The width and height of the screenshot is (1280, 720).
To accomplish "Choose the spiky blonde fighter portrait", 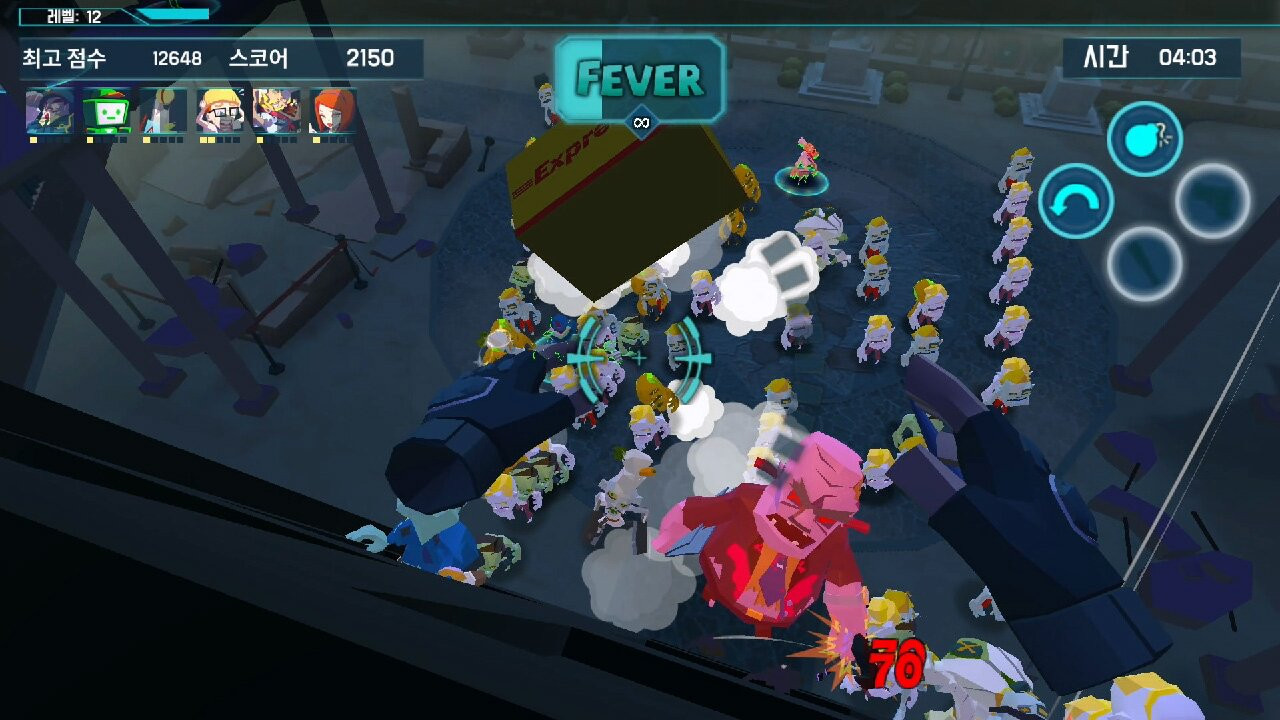I will tap(276, 110).
